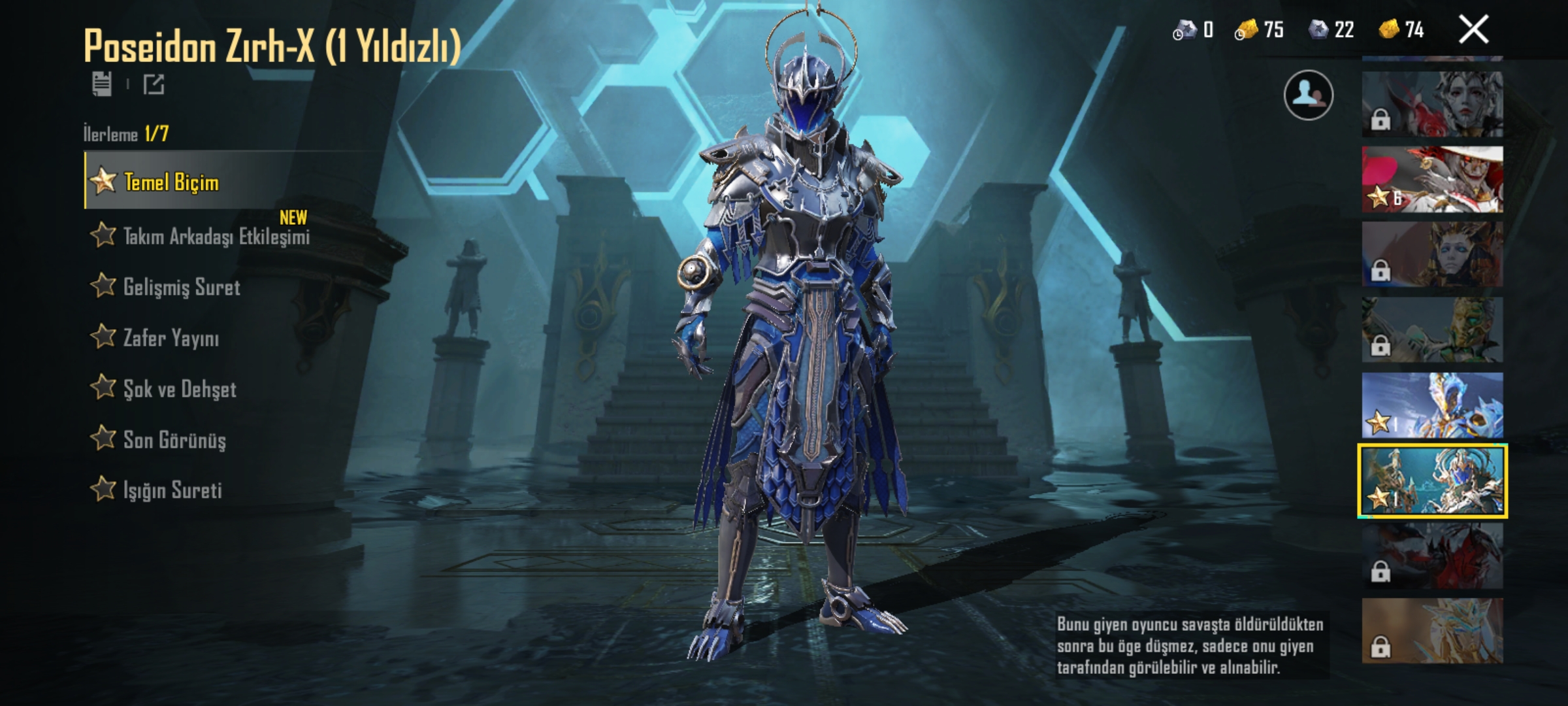Screen dimensions: 1568x706
Task: Open Takım Arkadaşı Etkileşimi entry
Action: tap(216, 236)
